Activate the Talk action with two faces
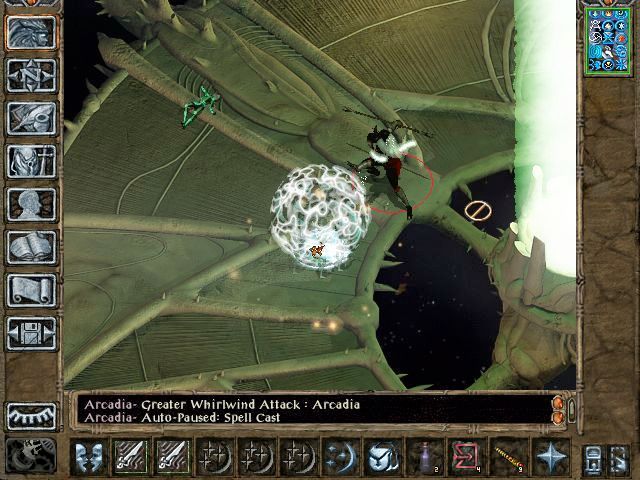 [89, 457]
